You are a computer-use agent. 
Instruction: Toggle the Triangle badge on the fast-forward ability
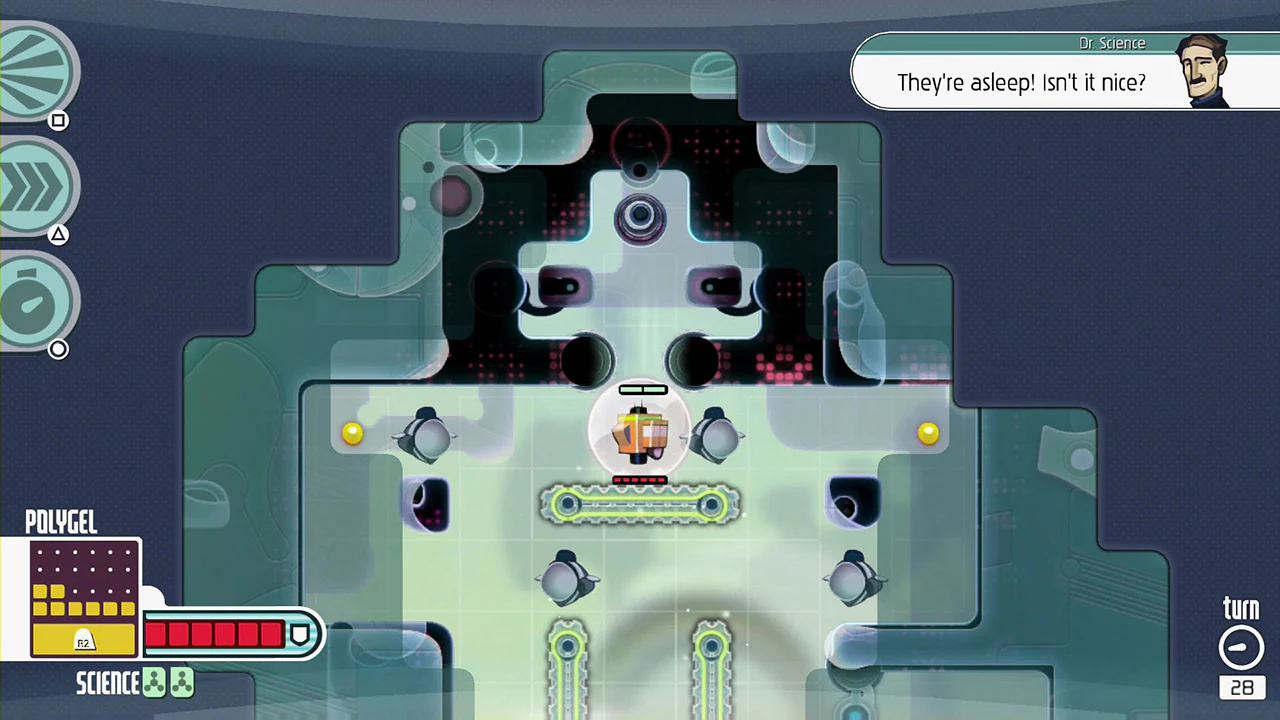(58, 234)
